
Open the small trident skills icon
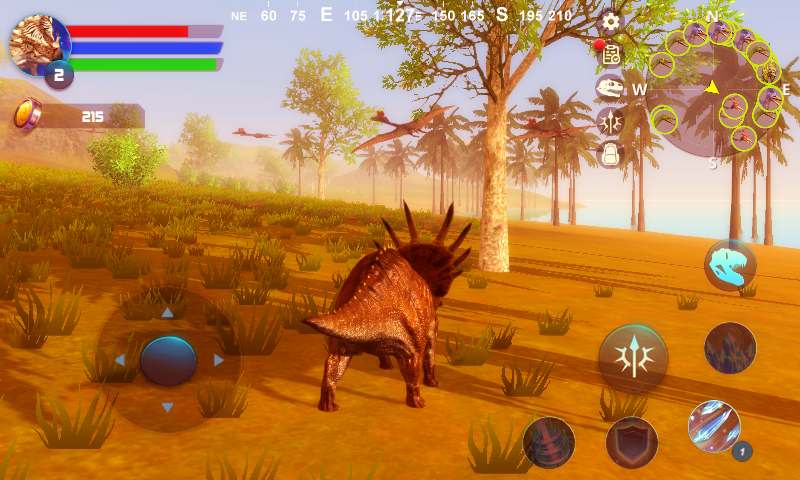[610, 122]
